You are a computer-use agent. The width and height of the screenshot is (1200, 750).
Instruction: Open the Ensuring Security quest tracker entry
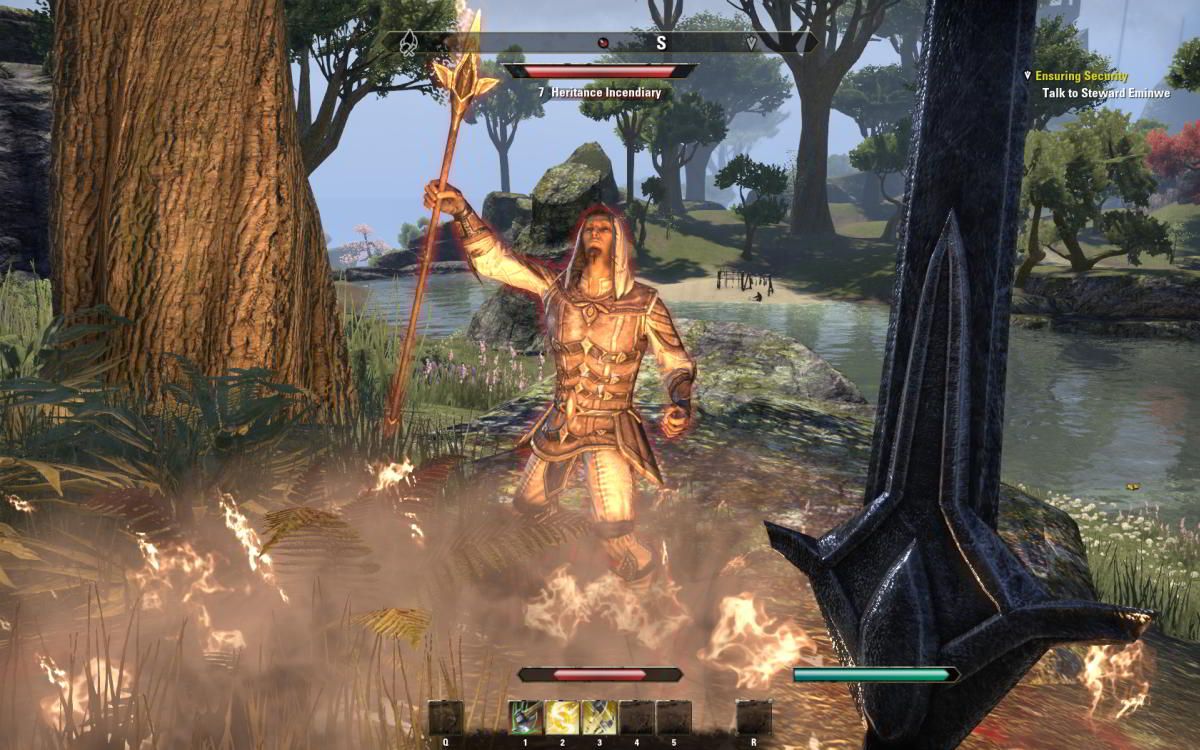tap(1081, 76)
